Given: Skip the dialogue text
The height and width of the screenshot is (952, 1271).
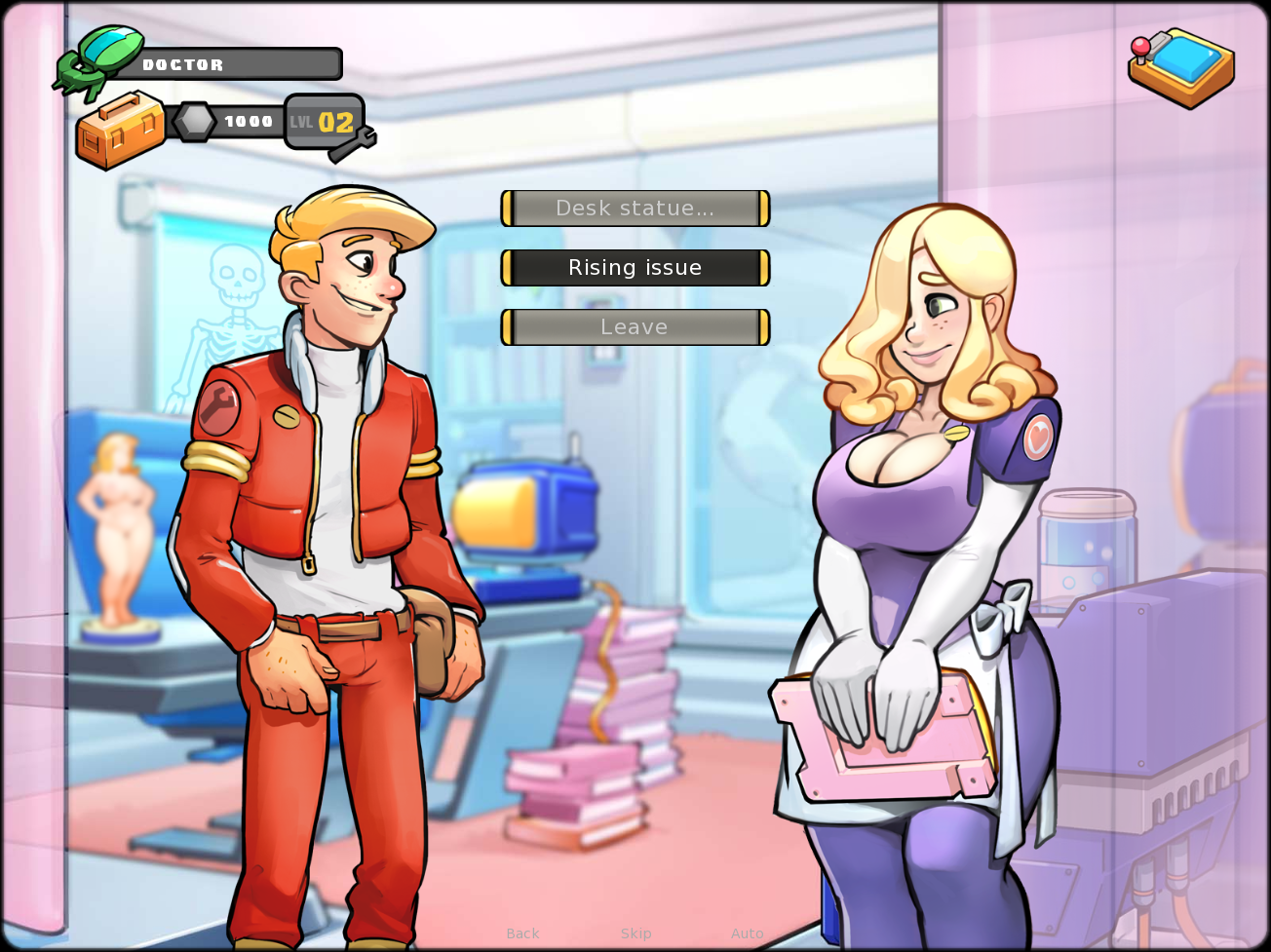Looking at the screenshot, I should pos(636,933).
